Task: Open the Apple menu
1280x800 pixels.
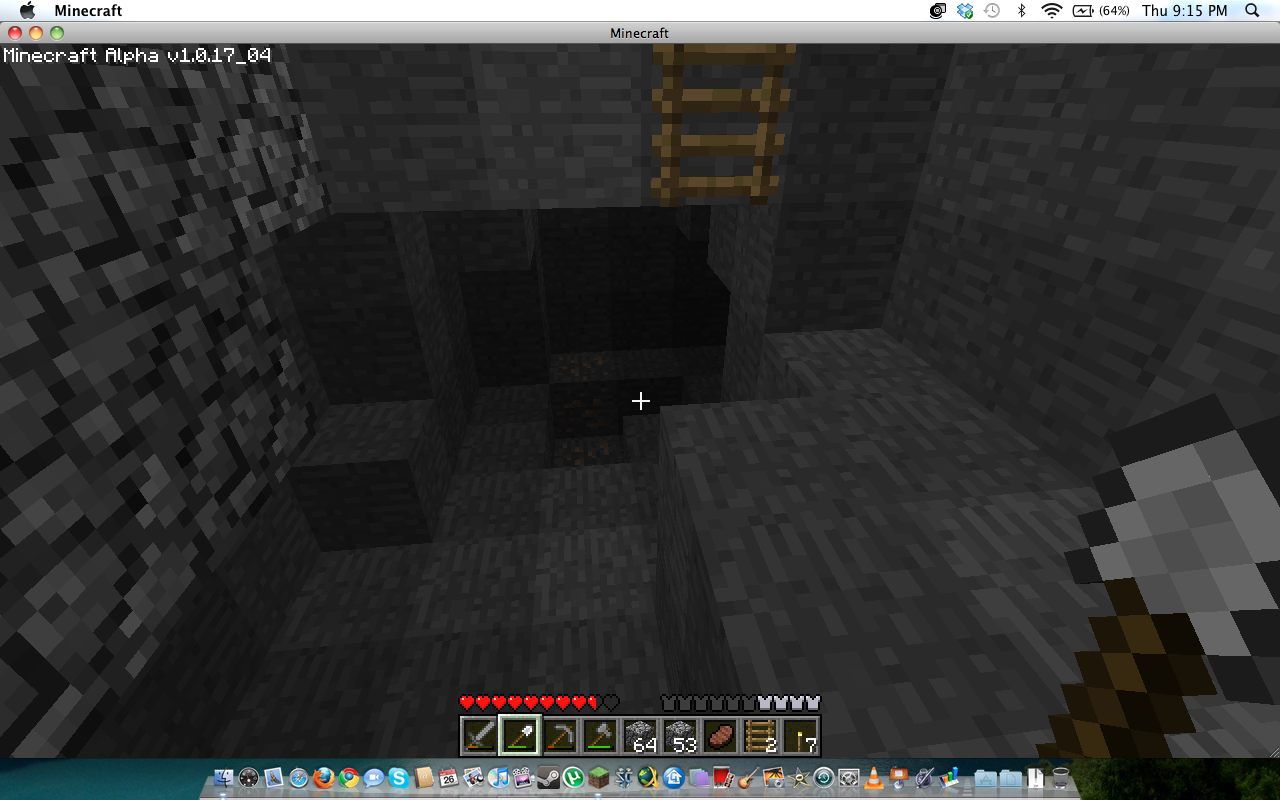Action: 26,11
